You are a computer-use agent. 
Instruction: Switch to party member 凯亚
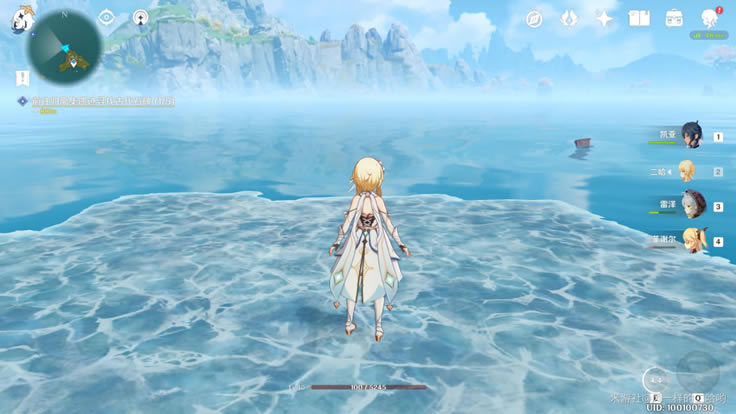tap(692, 137)
